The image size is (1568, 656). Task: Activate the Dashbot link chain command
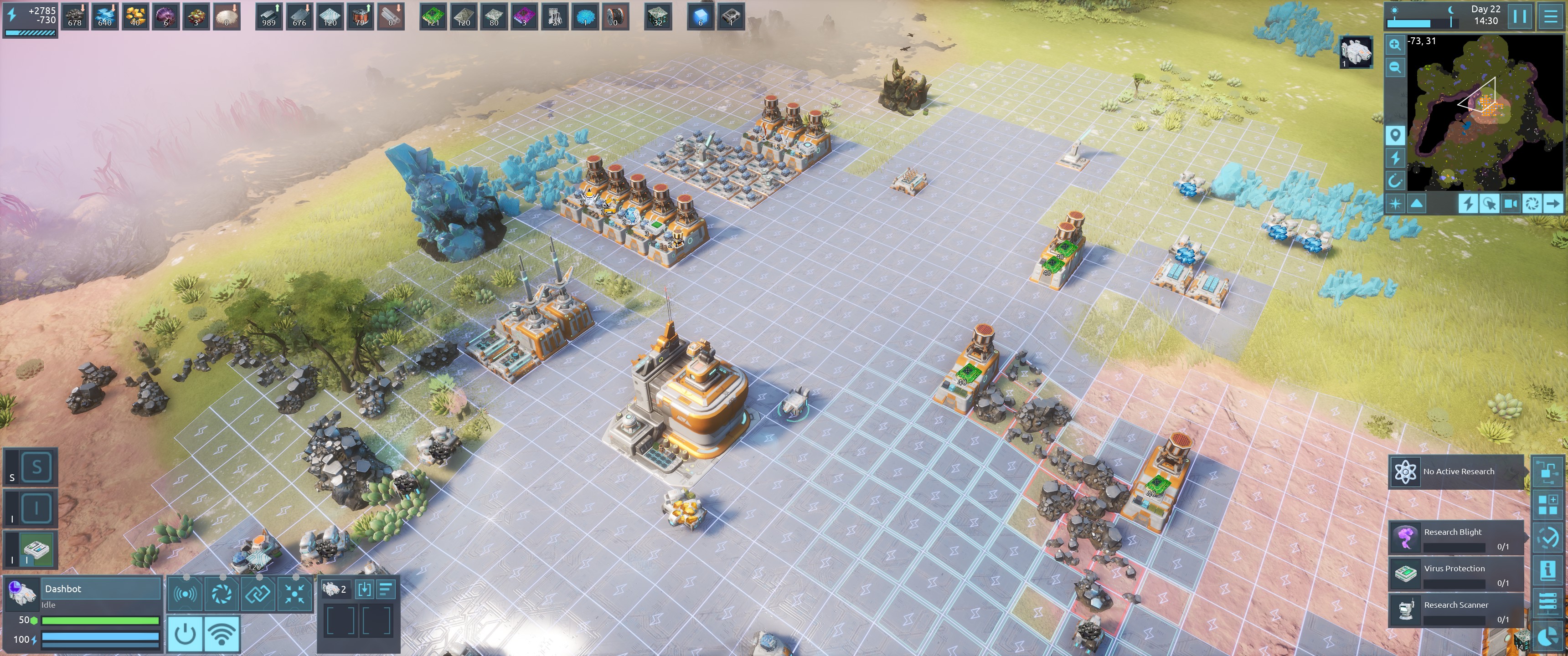[x=258, y=593]
